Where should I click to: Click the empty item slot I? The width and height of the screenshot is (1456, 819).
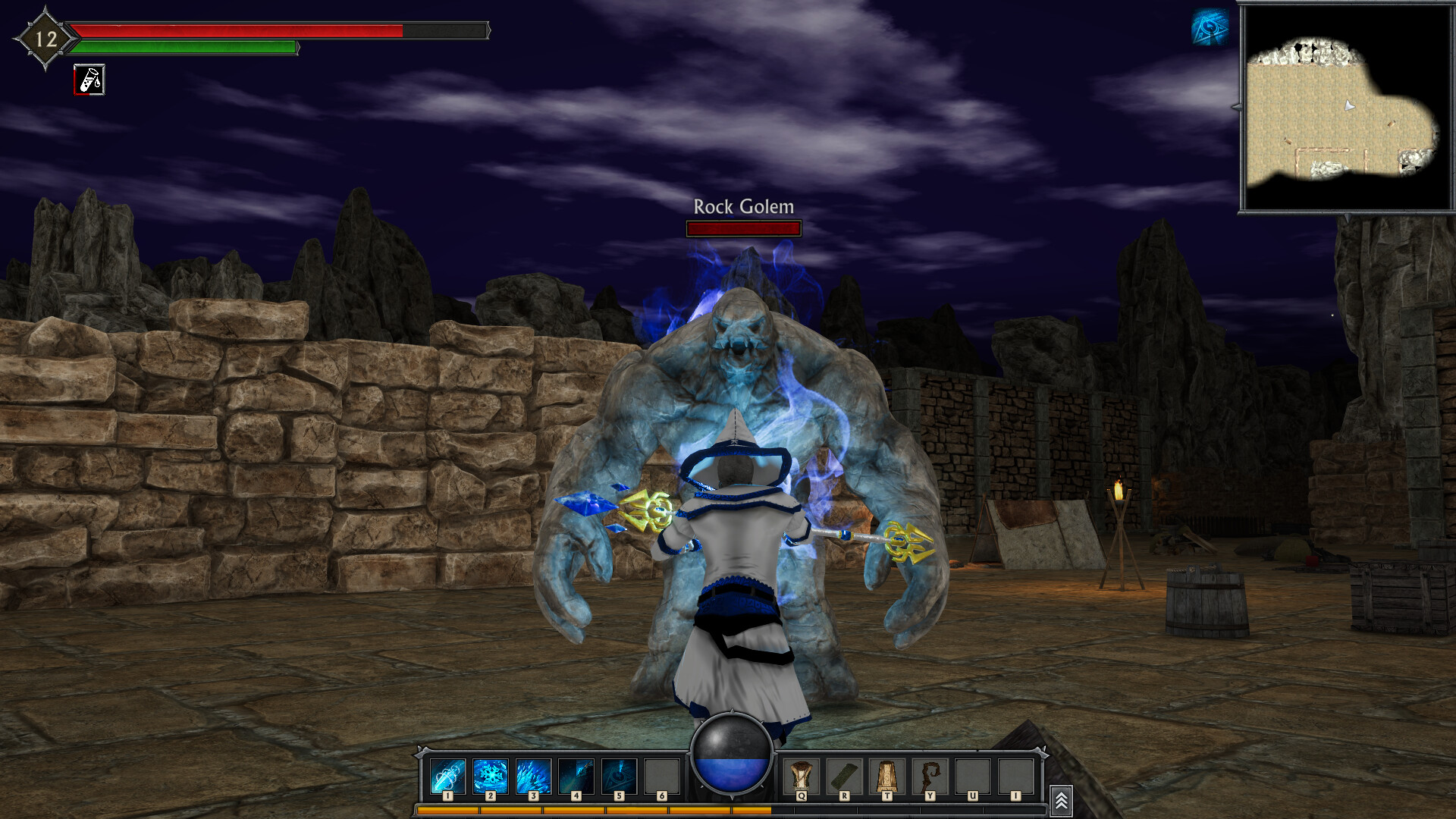tap(1017, 773)
